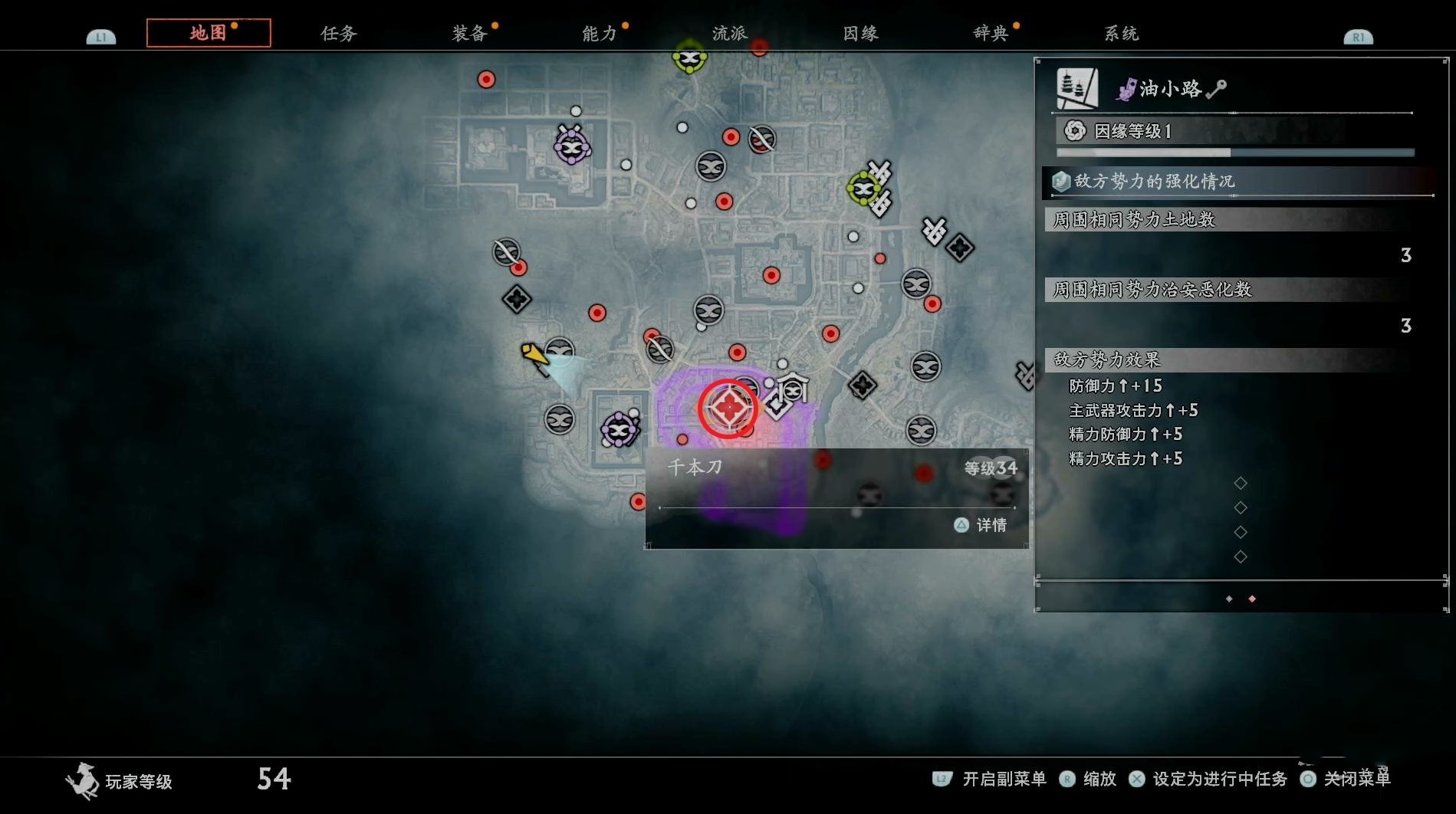Select the 系统 tab
This screenshot has width=1456, height=814.
tap(1121, 33)
